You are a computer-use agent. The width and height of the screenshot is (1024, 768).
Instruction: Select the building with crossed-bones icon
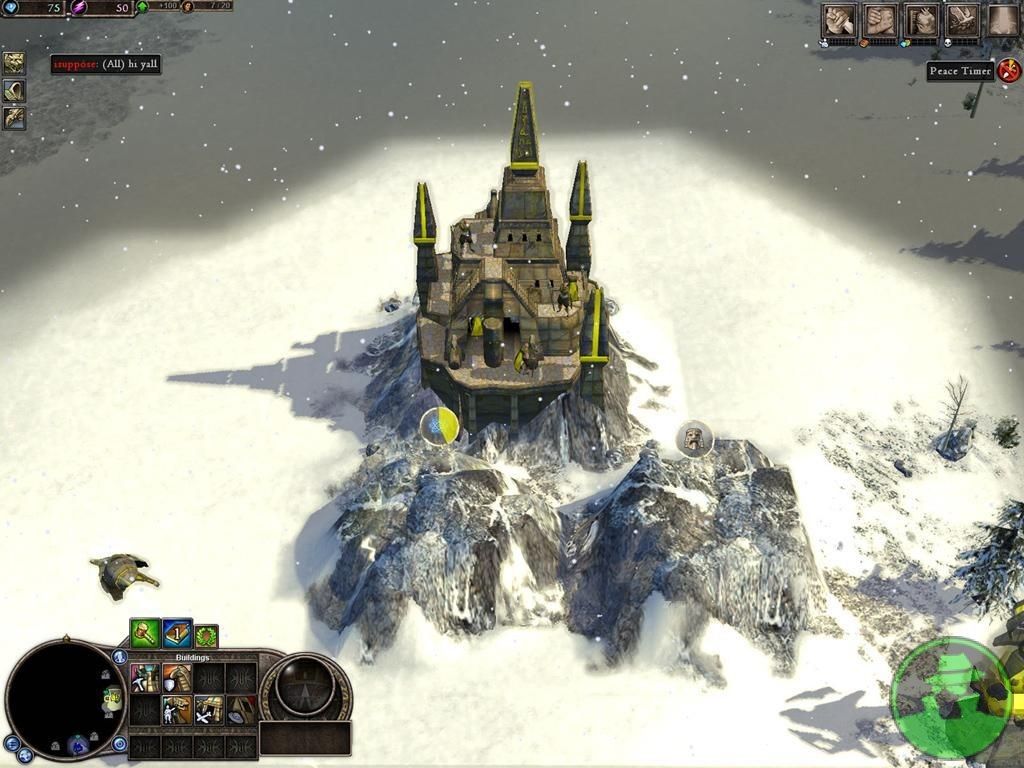tap(208, 710)
